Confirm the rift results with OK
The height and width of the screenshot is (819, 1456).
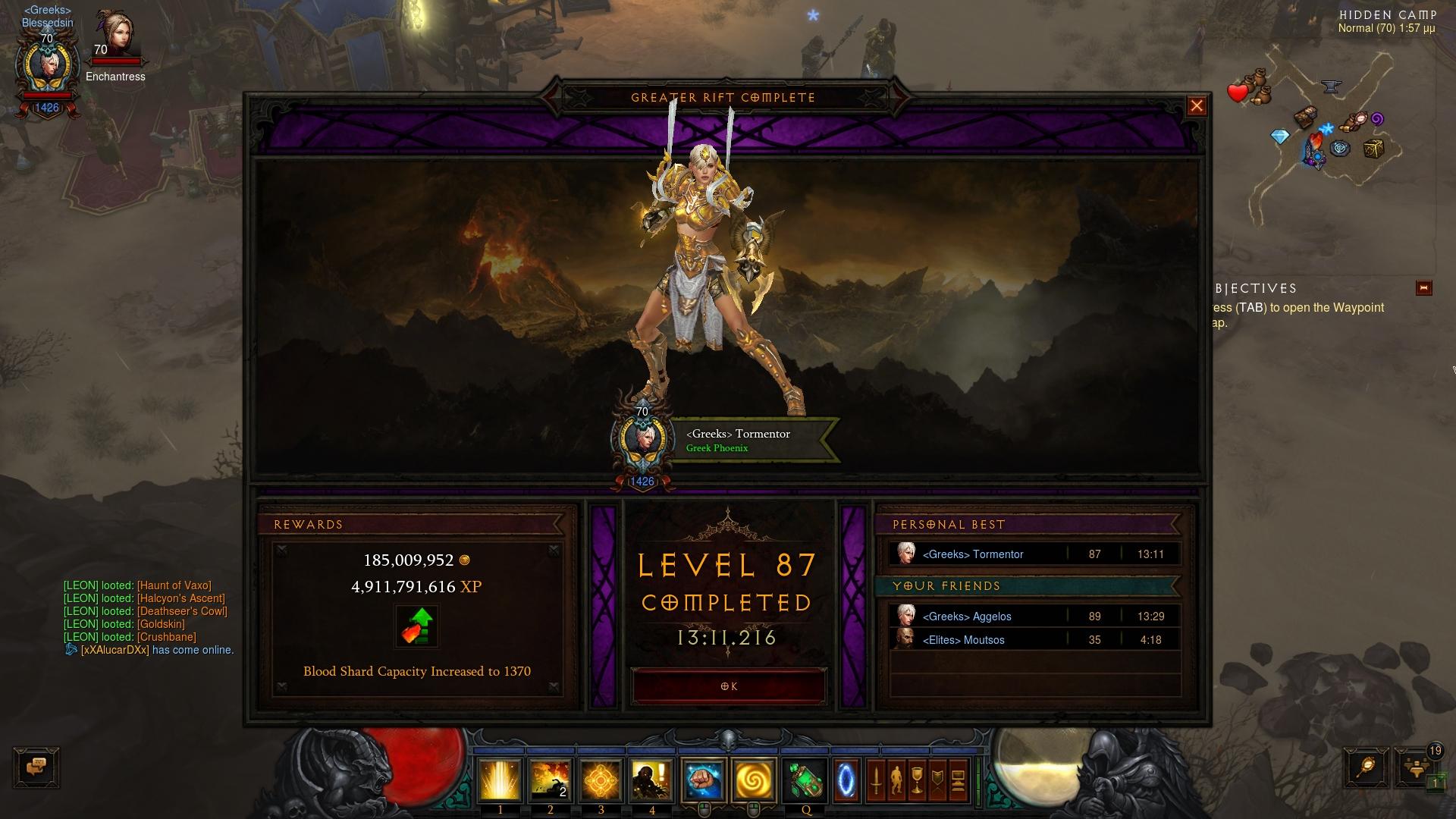pos(728,686)
